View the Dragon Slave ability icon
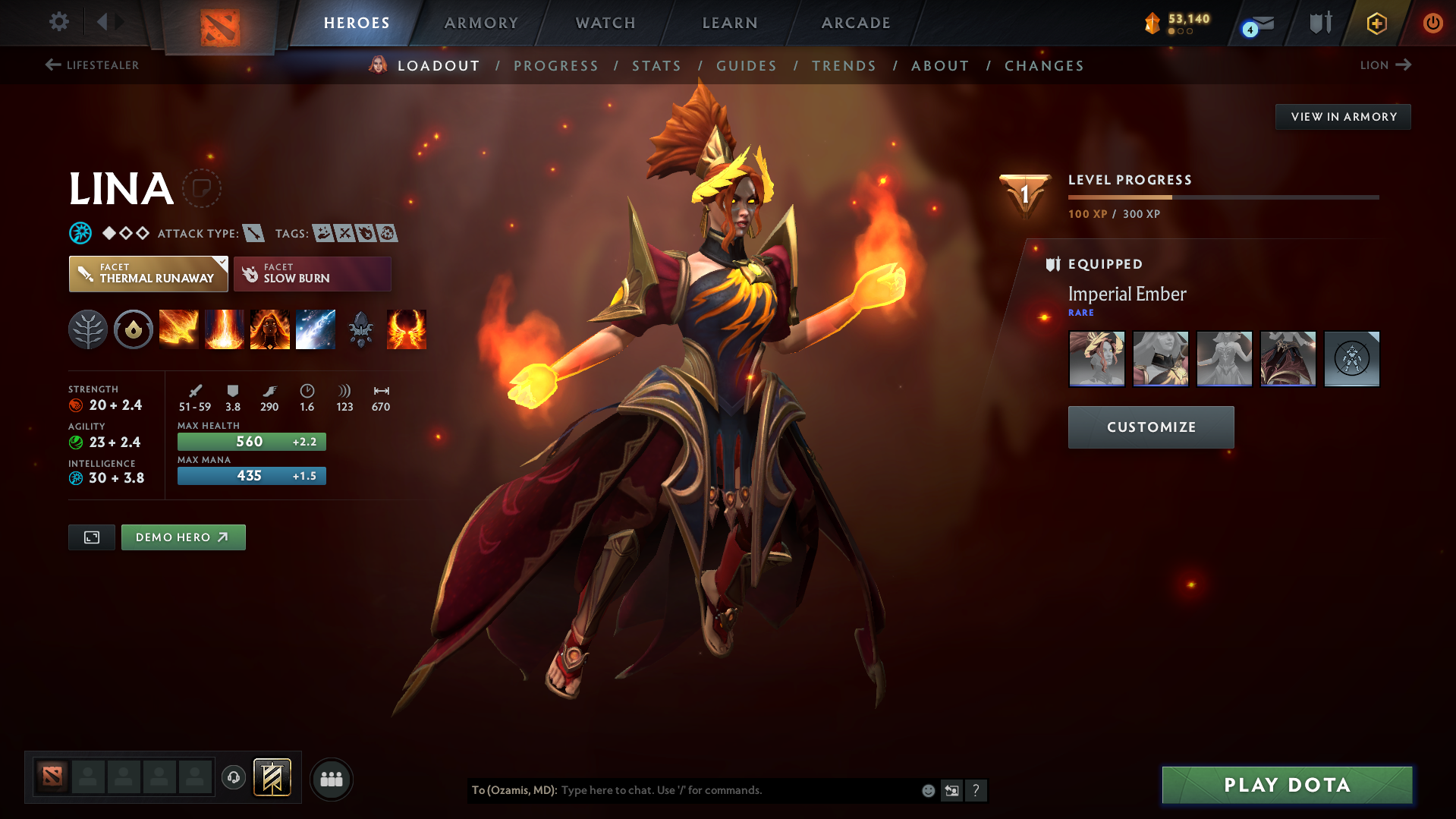This screenshot has width=1456, height=819. coord(179,329)
